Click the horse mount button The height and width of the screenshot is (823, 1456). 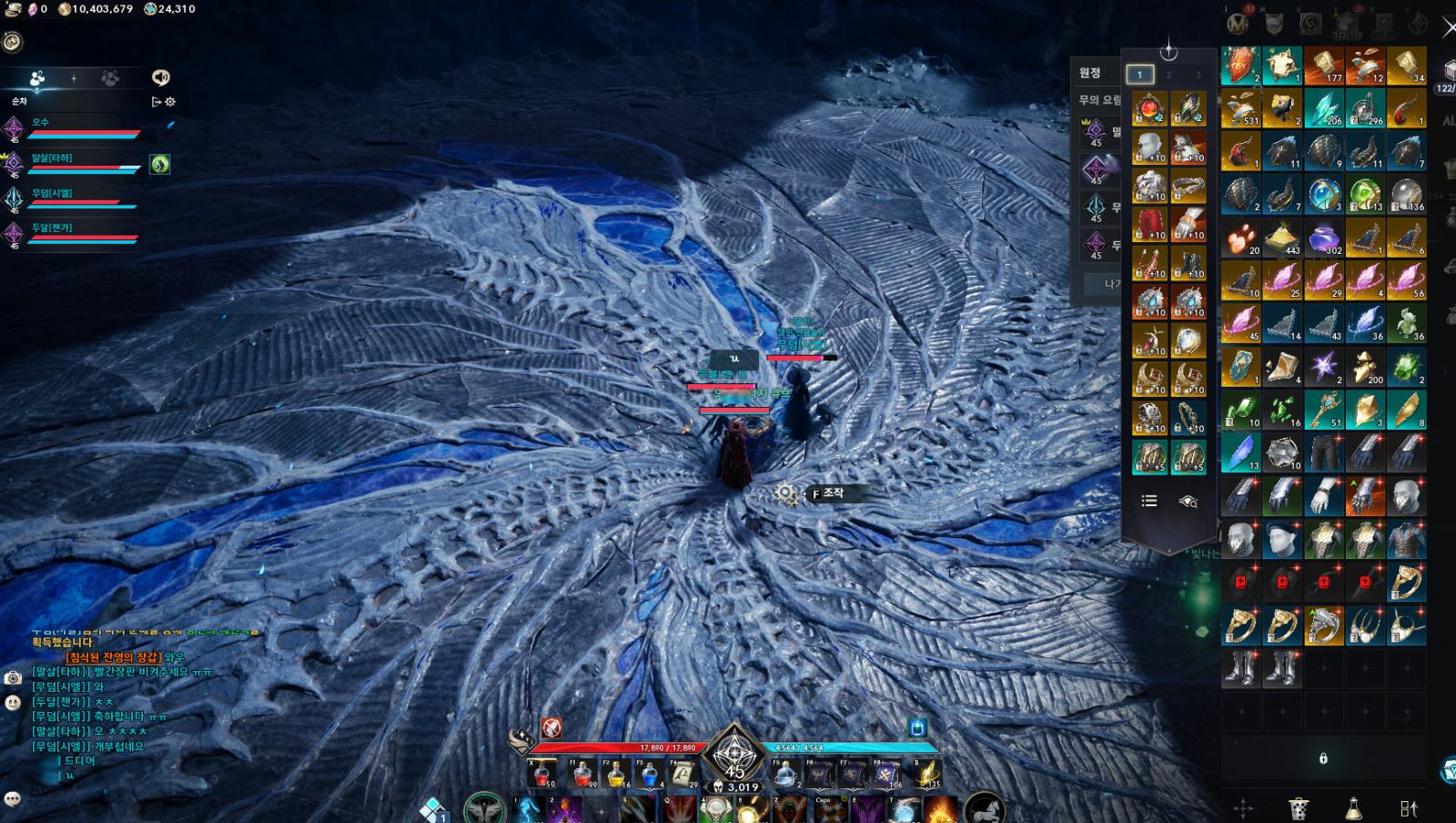coord(984,808)
